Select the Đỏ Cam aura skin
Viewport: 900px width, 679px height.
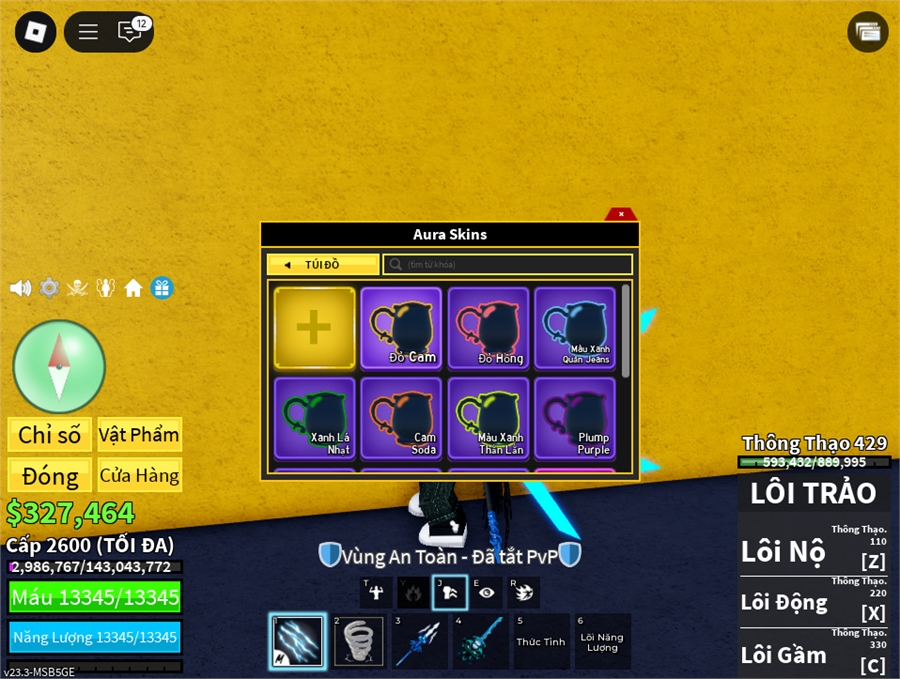click(x=401, y=328)
